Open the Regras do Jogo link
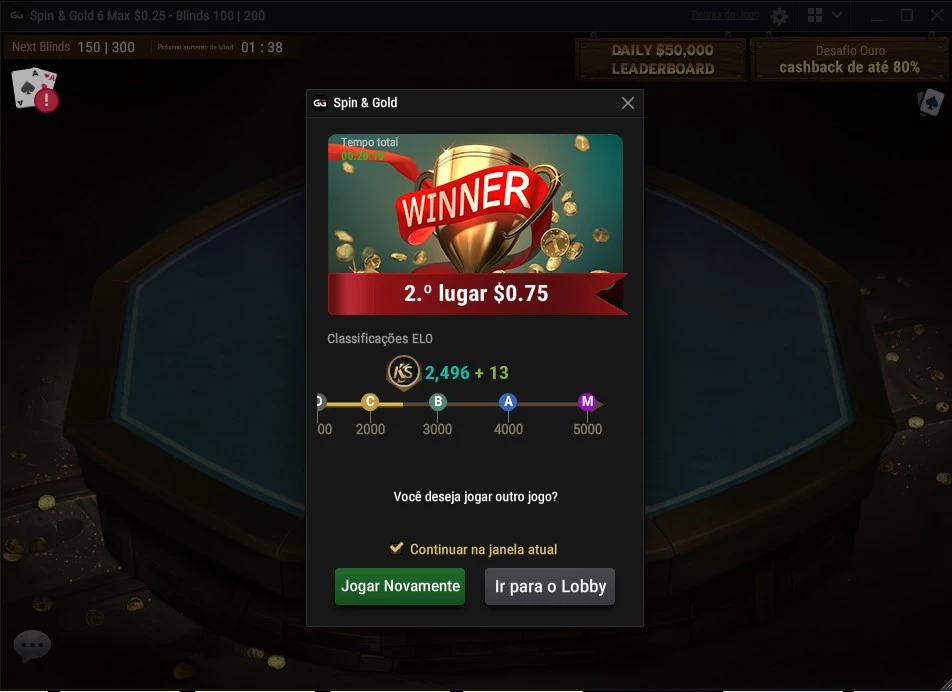The width and height of the screenshot is (952, 692). (725, 16)
